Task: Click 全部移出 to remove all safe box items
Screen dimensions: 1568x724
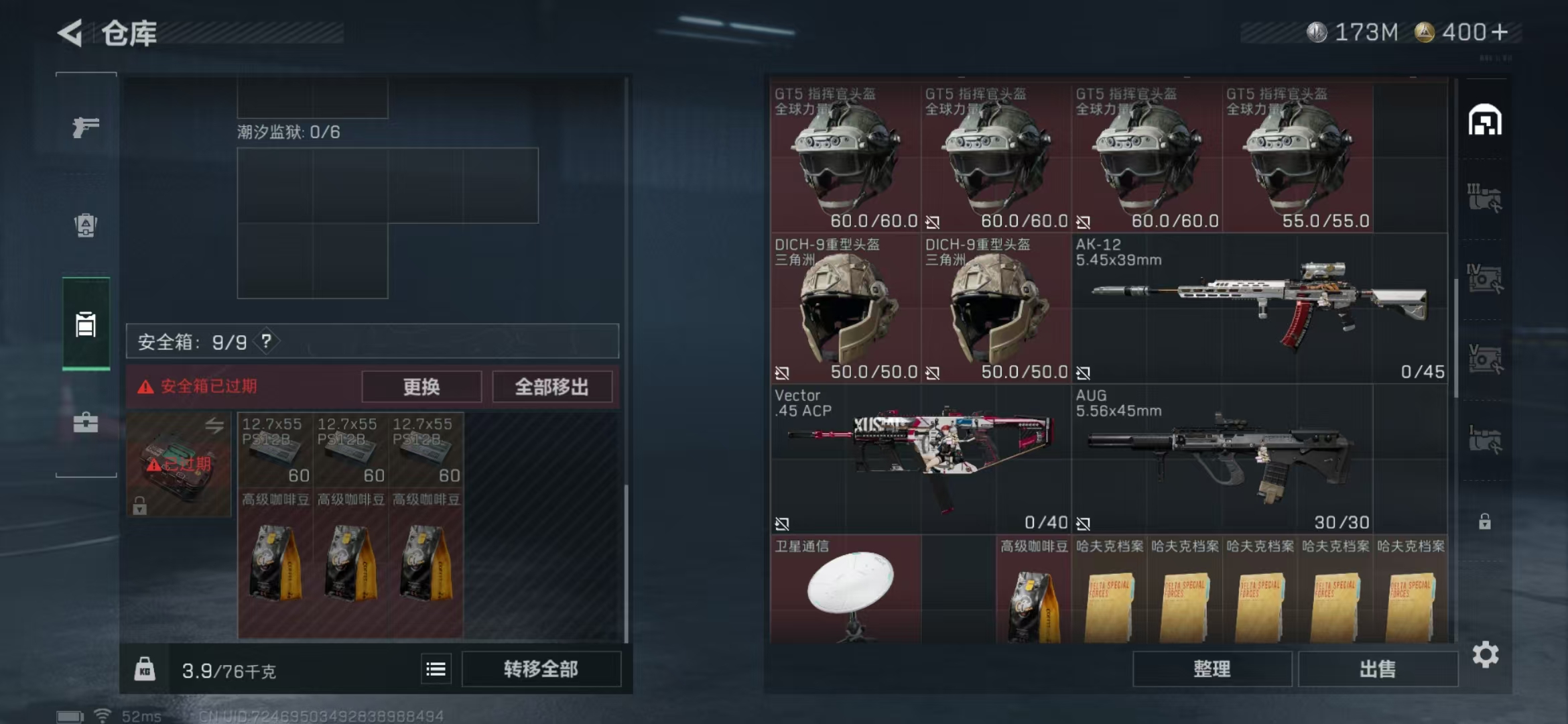Action: coord(551,387)
